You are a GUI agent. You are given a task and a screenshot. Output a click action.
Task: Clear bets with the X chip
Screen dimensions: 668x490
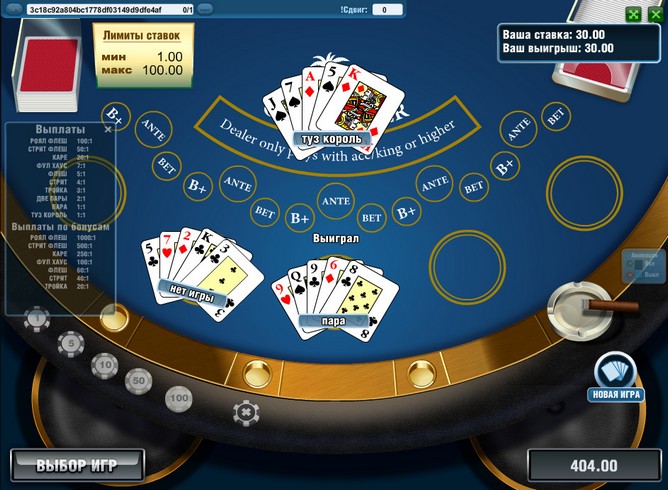[x=243, y=410]
